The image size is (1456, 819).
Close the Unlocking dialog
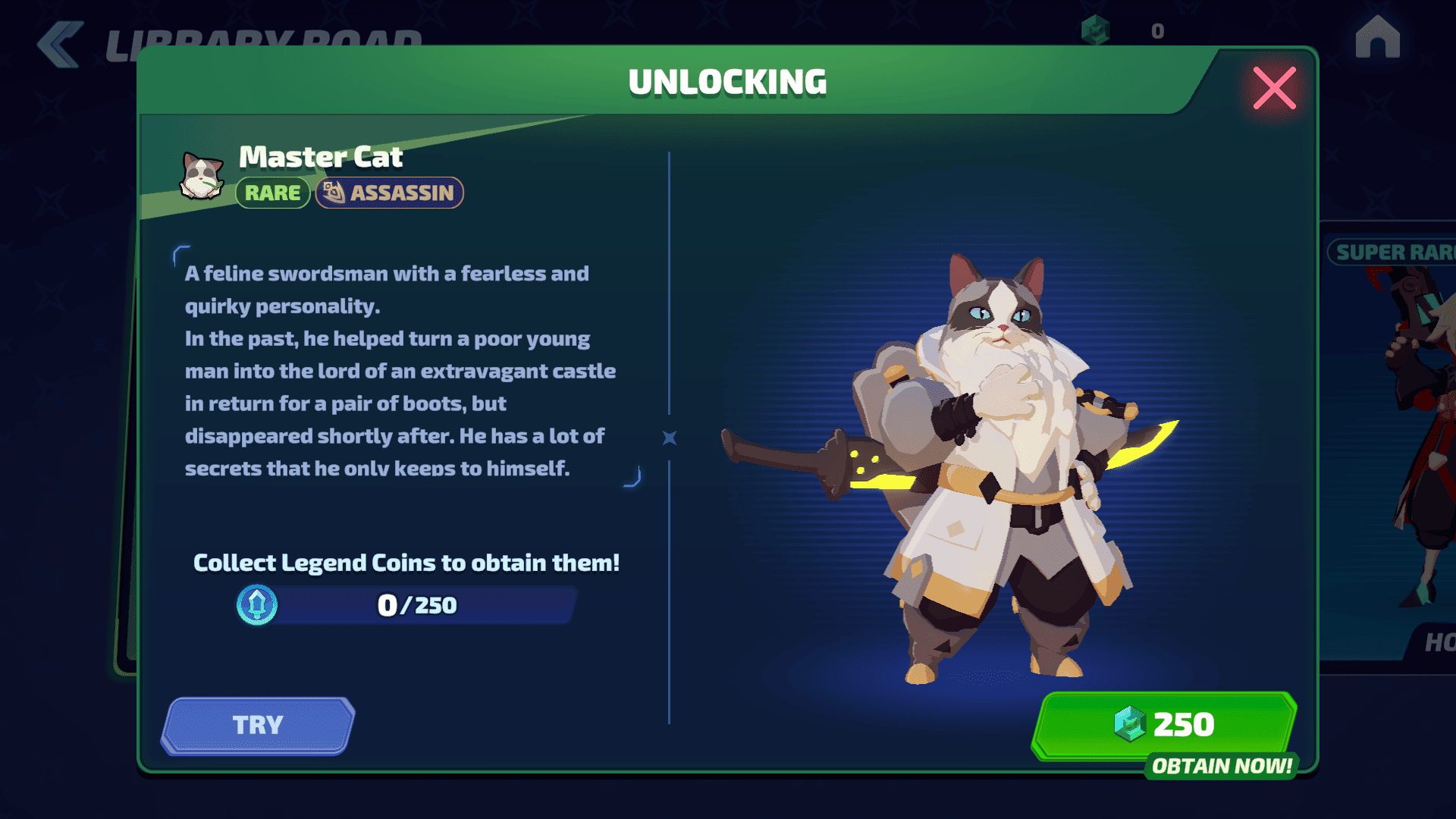[1274, 89]
